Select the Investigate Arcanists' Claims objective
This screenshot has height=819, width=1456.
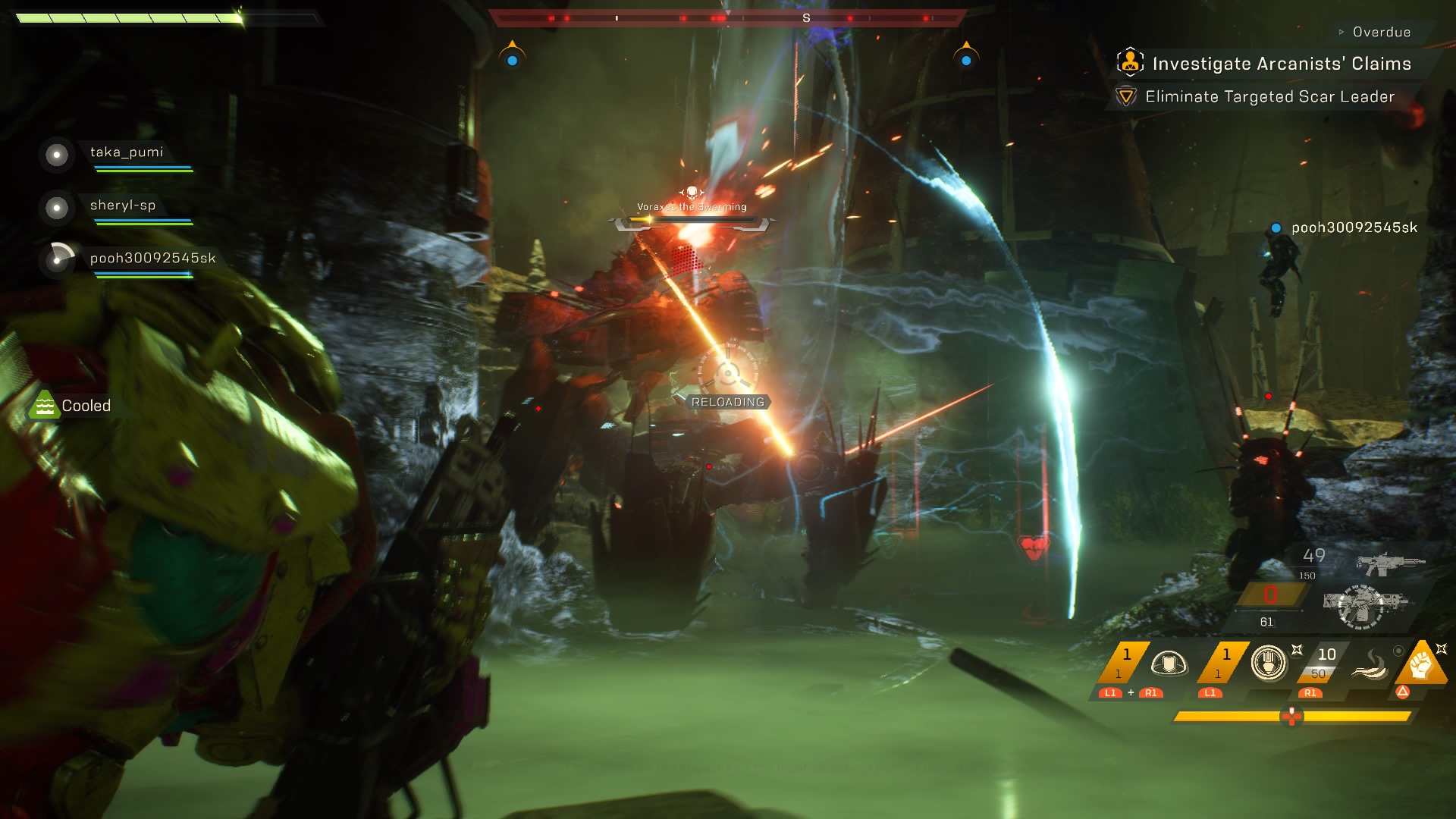(x=1281, y=64)
